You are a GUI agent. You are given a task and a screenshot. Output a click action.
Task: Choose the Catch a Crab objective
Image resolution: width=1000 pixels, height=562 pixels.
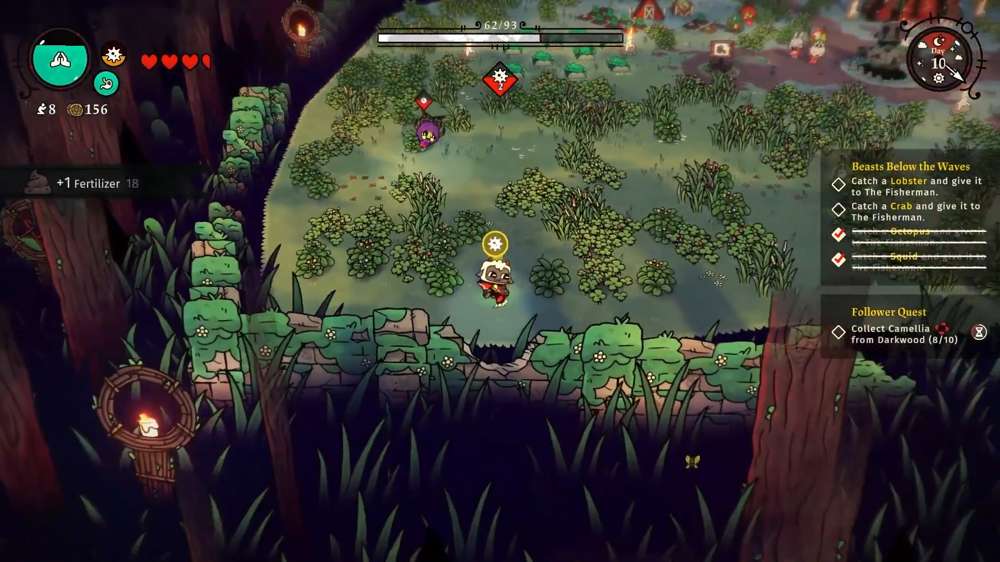coord(915,211)
